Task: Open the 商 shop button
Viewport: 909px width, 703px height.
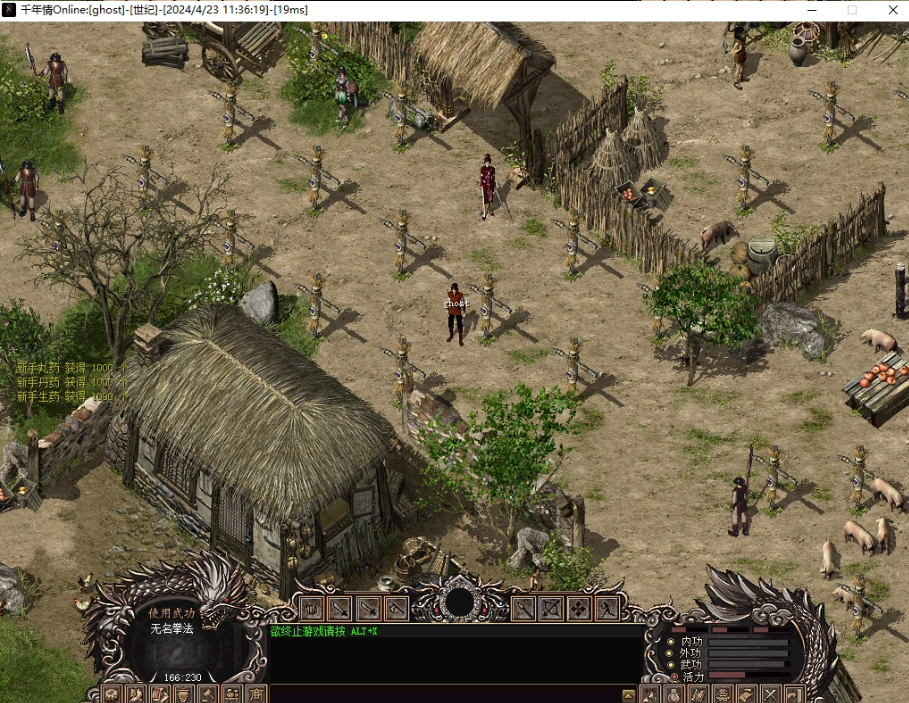Action: (x=256, y=694)
